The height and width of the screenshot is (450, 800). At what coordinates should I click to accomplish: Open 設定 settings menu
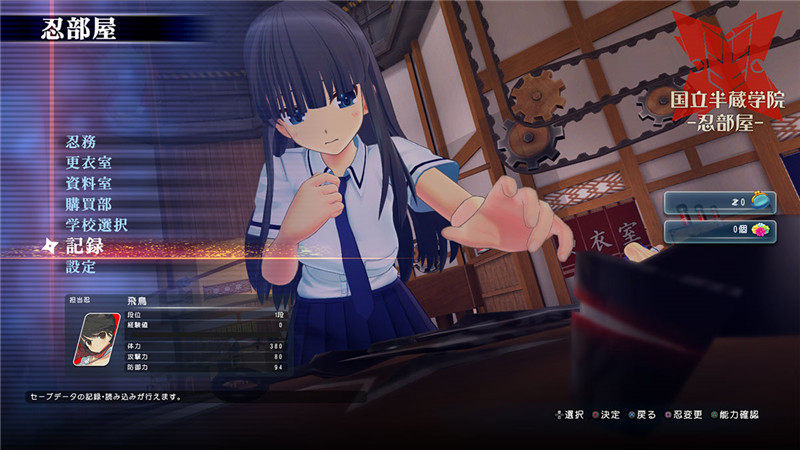coord(81,267)
